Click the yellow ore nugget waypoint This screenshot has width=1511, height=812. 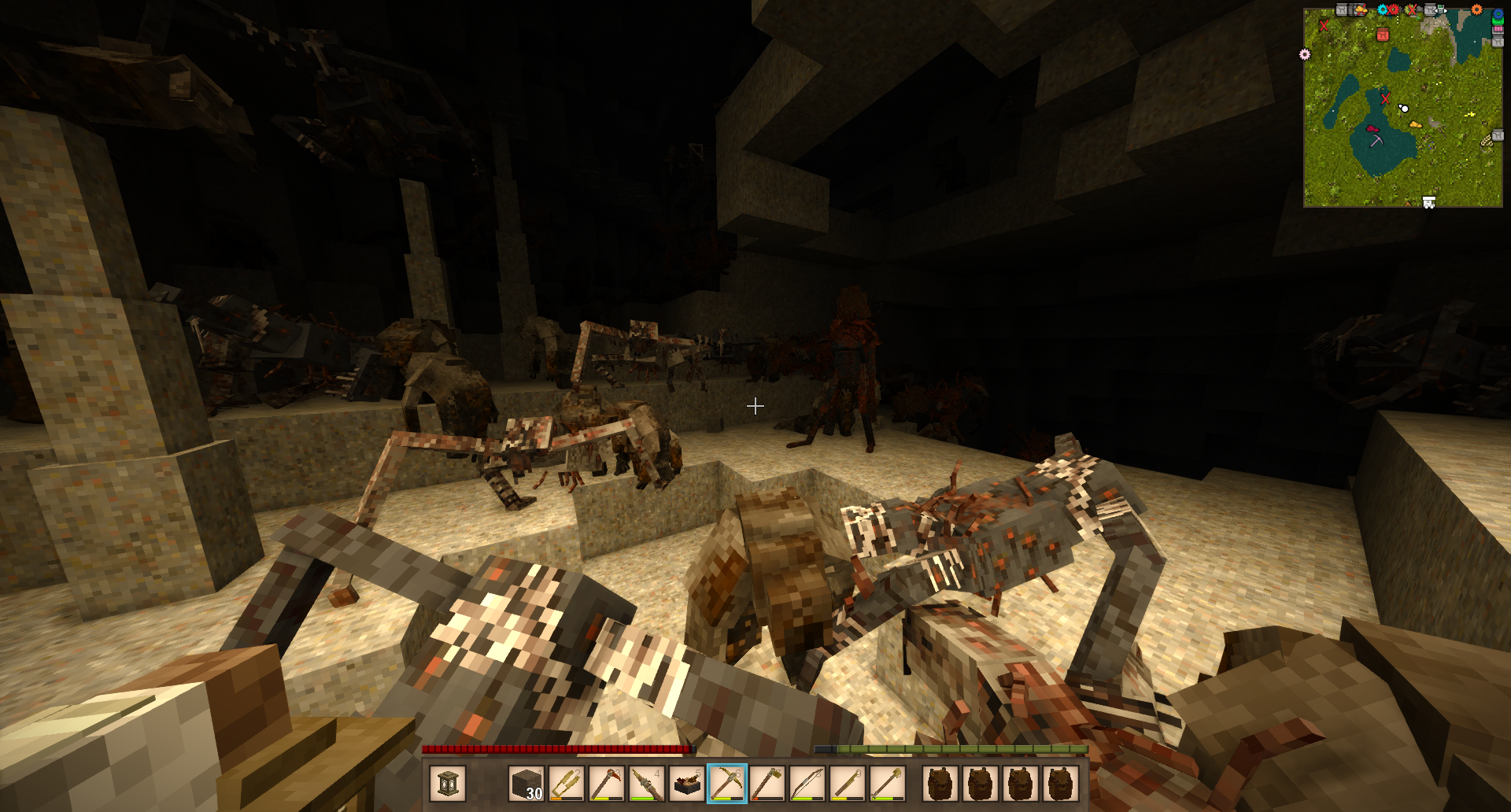(1415, 124)
